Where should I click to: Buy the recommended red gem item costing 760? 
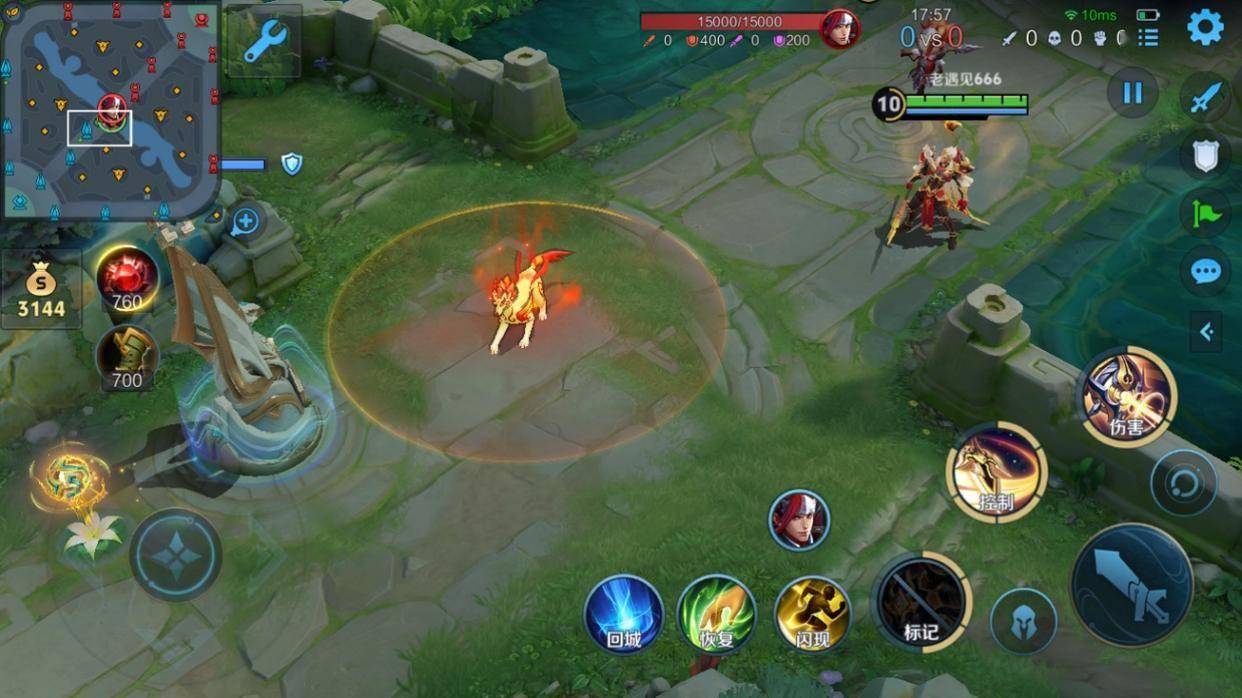pos(127,278)
